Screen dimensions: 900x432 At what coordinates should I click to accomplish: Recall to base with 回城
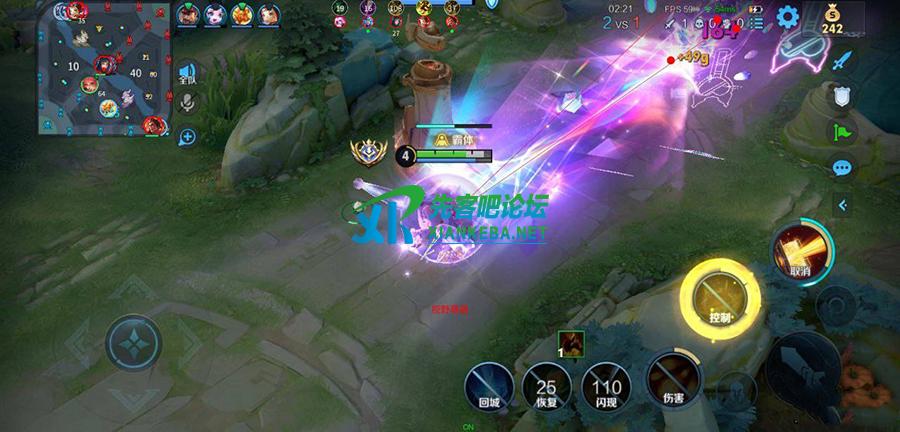[x=489, y=385]
